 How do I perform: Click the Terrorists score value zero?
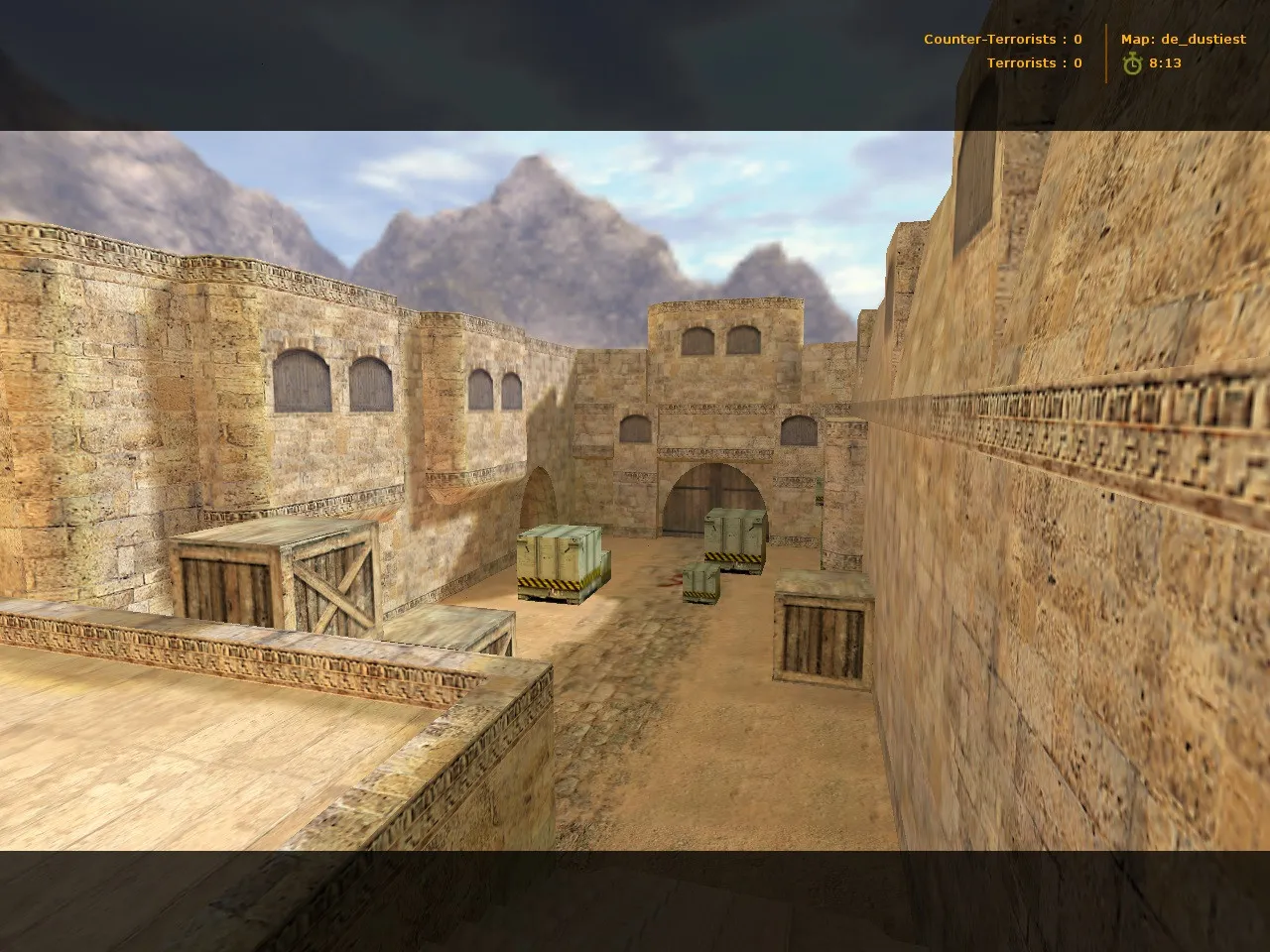[x=1078, y=62]
